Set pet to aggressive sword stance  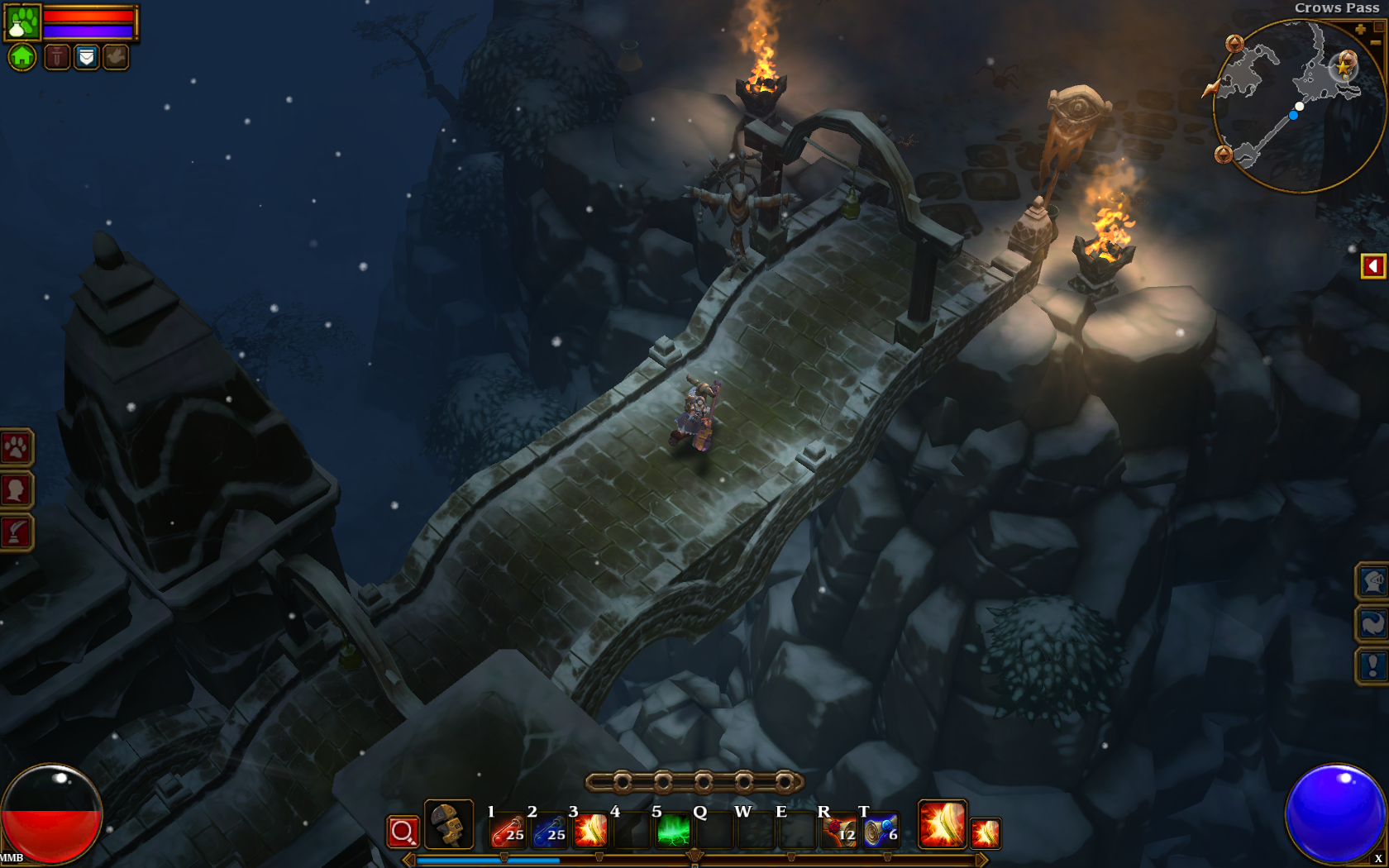tap(57, 57)
